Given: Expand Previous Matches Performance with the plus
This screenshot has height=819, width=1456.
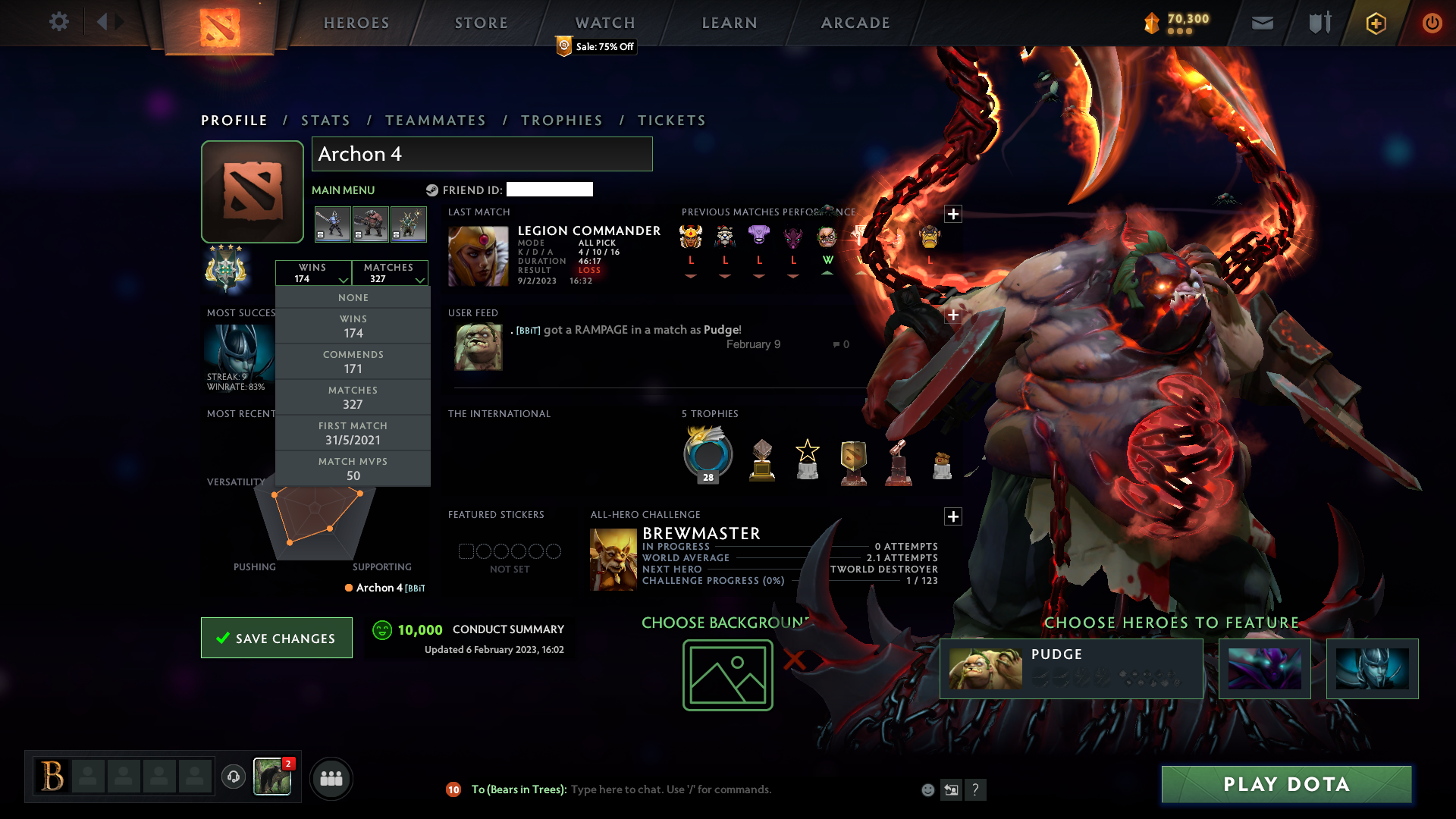Looking at the screenshot, I should point(953,215).
